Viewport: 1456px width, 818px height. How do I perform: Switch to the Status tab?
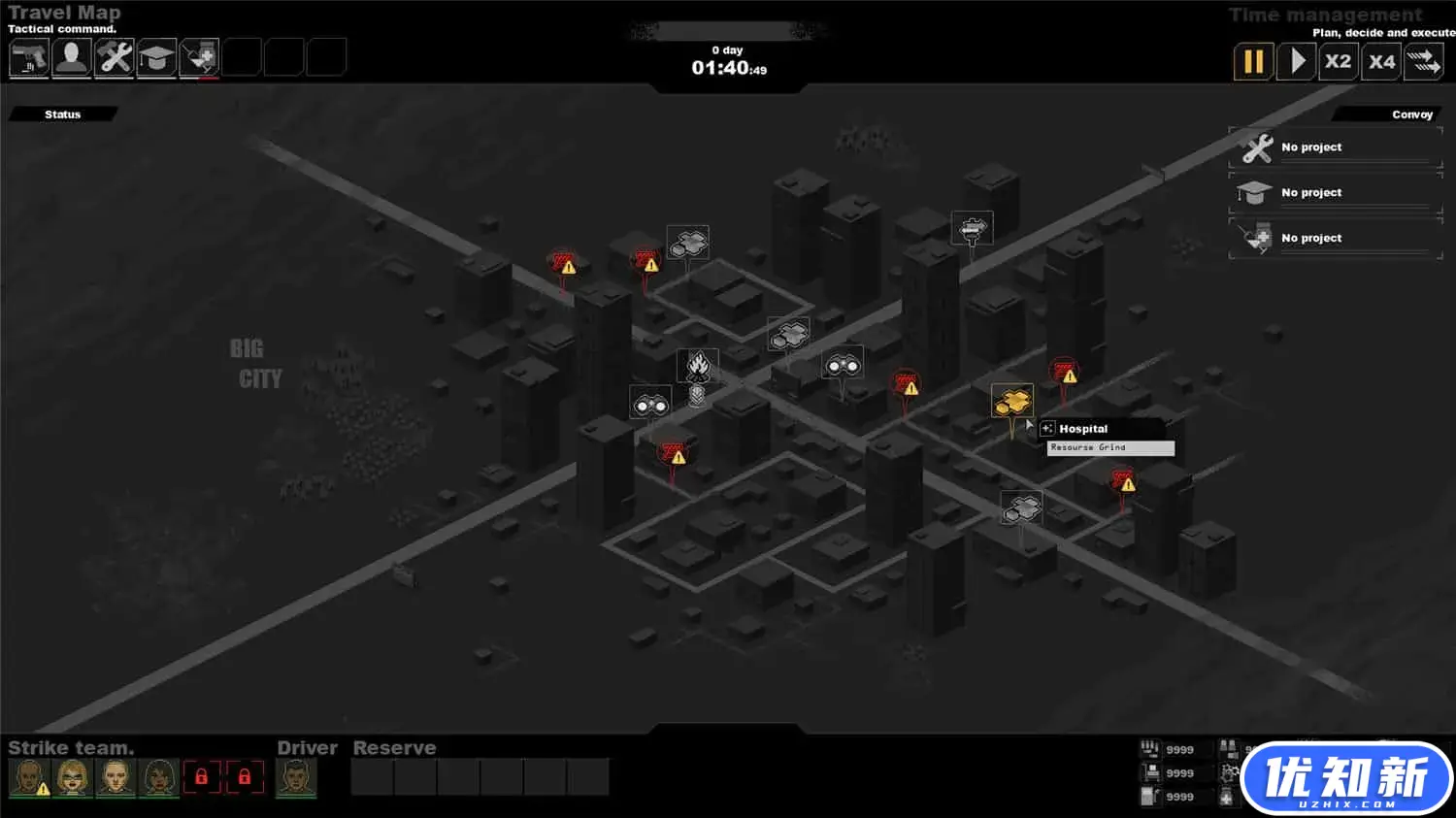pos(62,114)
